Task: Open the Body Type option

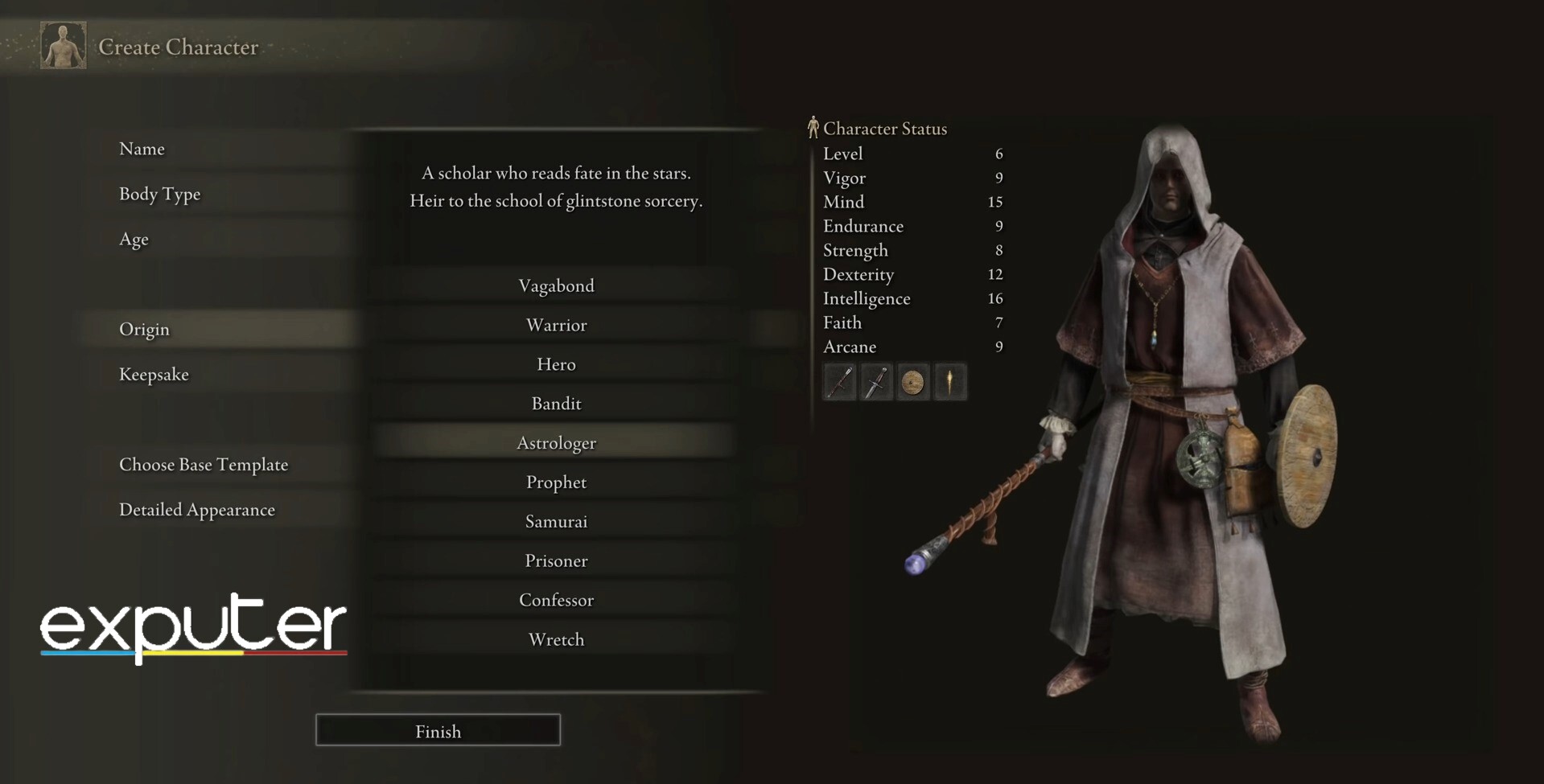Action: point(159,194)
